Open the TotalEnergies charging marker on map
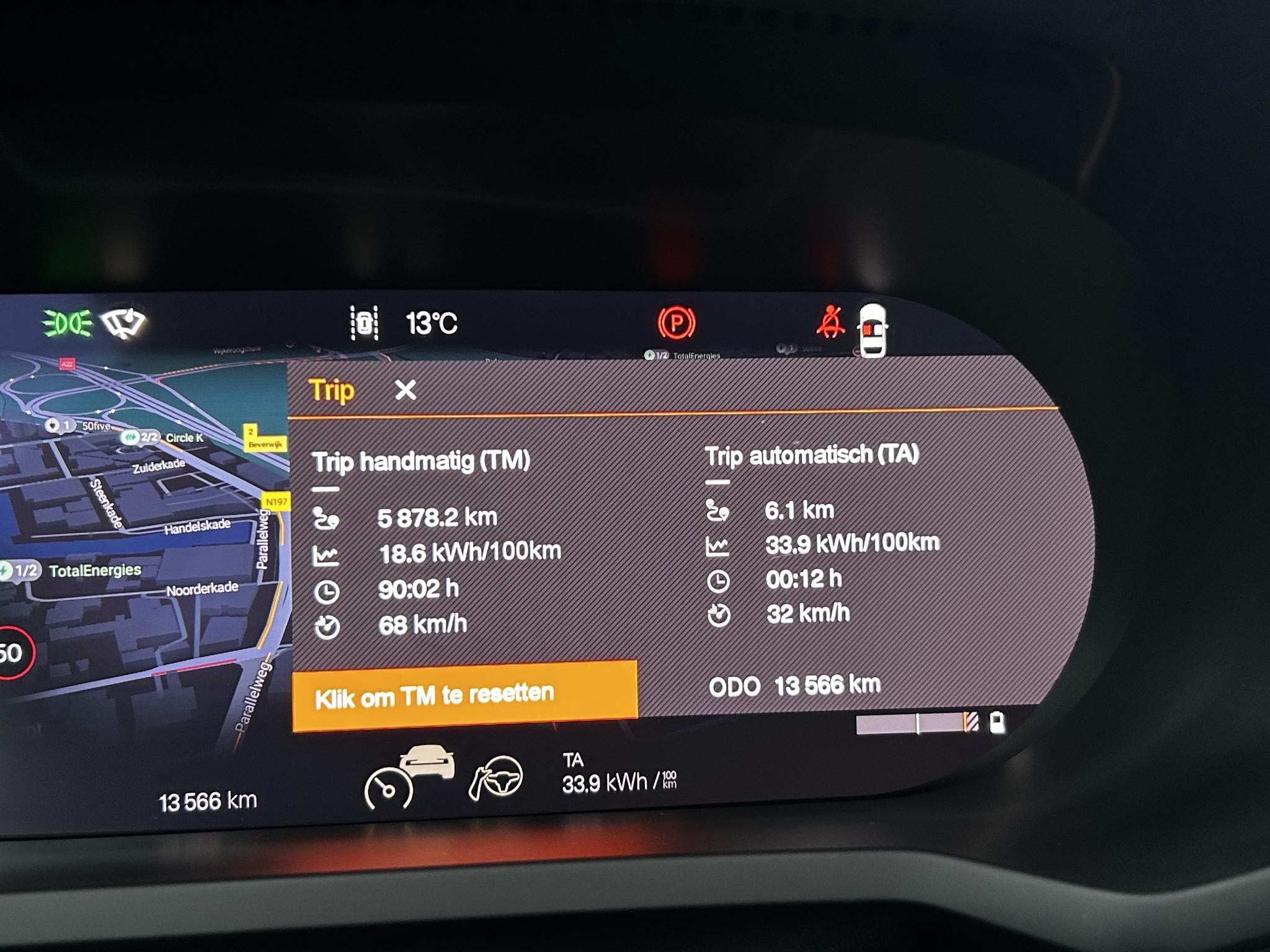 [x=22, y=570]
